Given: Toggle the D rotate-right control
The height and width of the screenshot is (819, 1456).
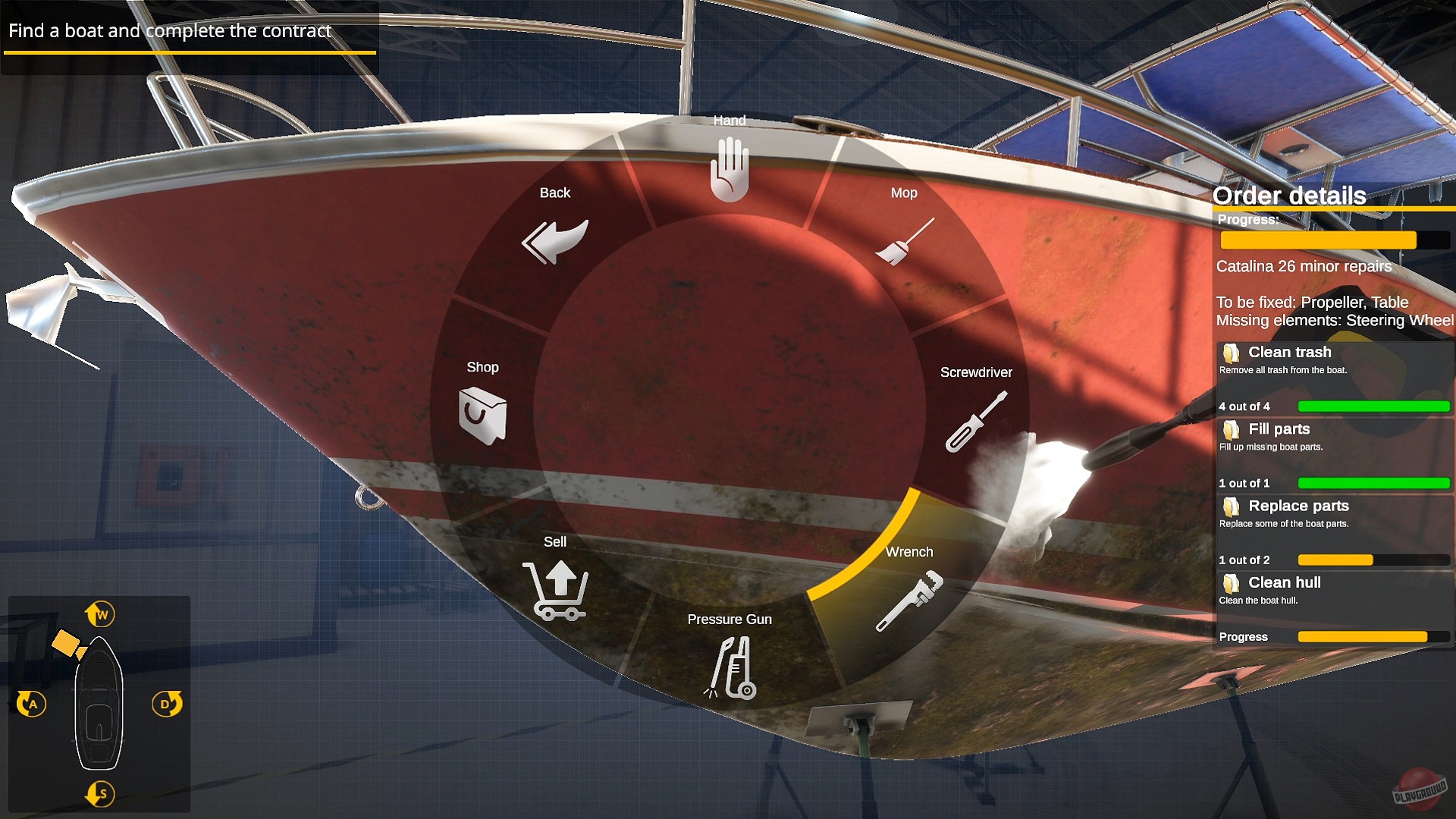Looking at the screenshot, I should [166, 703].
